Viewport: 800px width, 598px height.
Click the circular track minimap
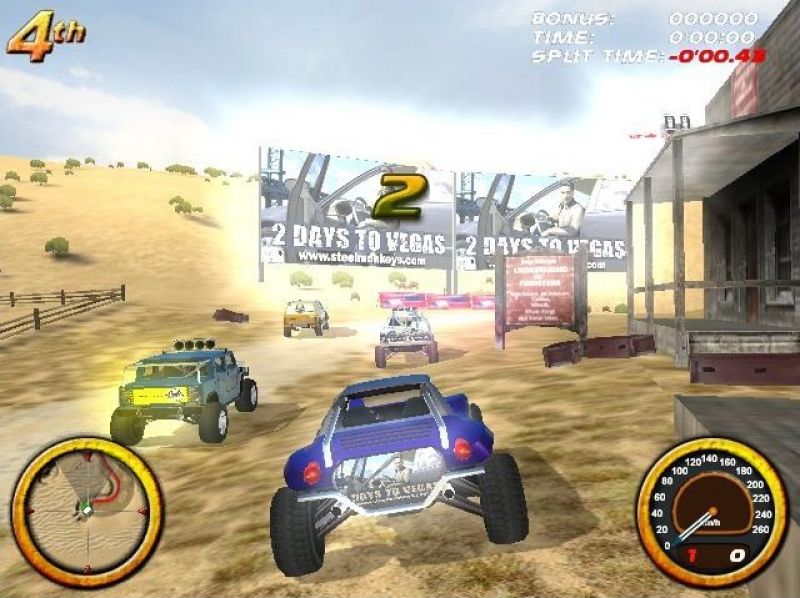[x=86, y=511]
